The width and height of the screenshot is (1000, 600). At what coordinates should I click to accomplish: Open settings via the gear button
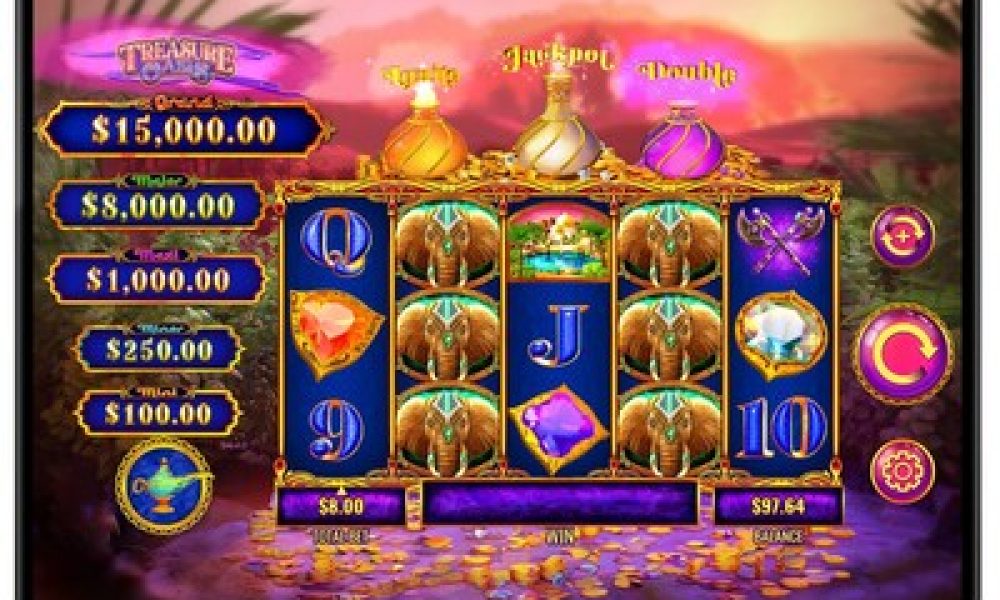(902, 471)
